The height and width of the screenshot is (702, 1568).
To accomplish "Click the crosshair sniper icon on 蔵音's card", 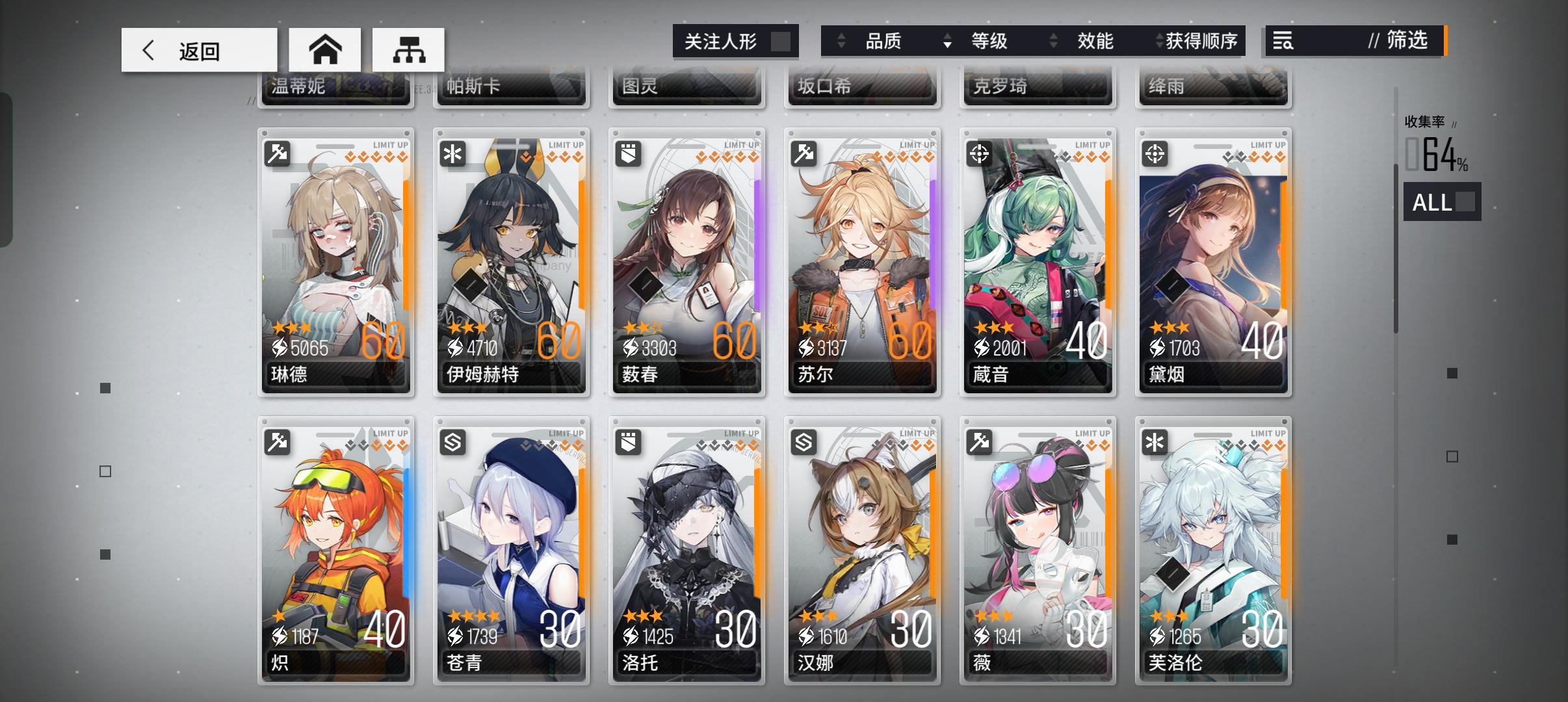I will click(x=981, y=155).
